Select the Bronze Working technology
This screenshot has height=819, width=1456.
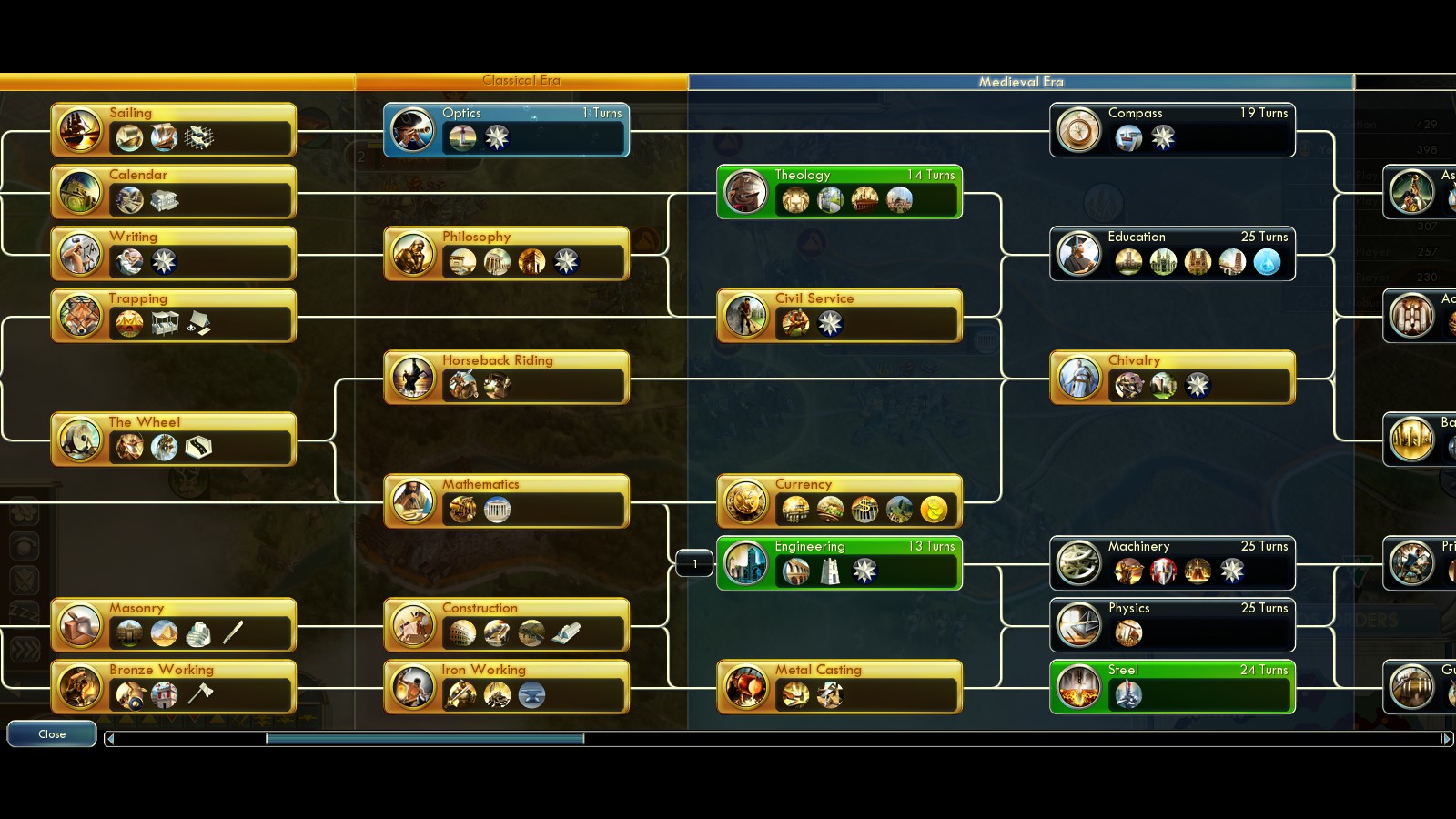click(173, 687)
